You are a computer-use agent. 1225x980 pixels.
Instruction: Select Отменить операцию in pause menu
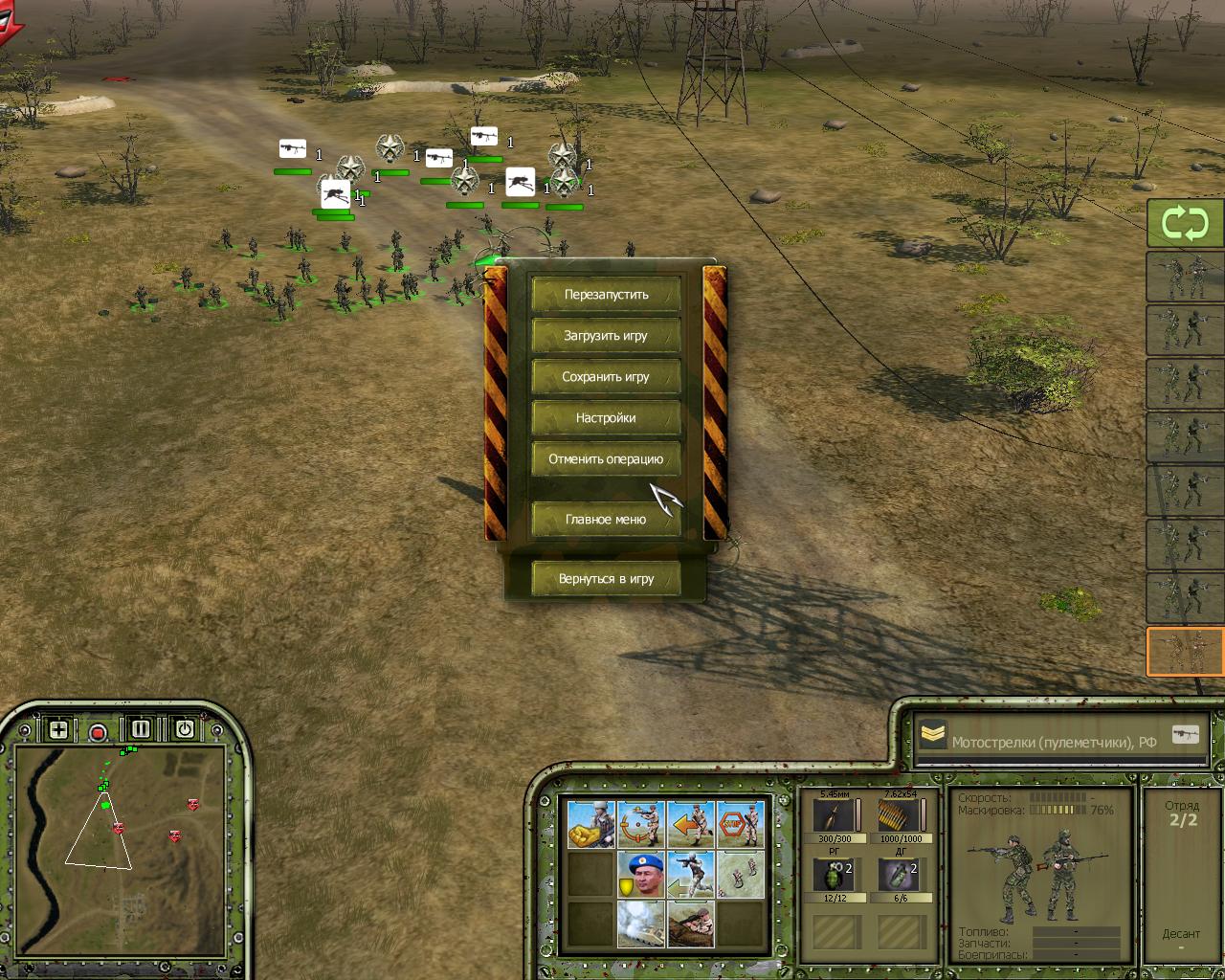[x=606, y=459]
